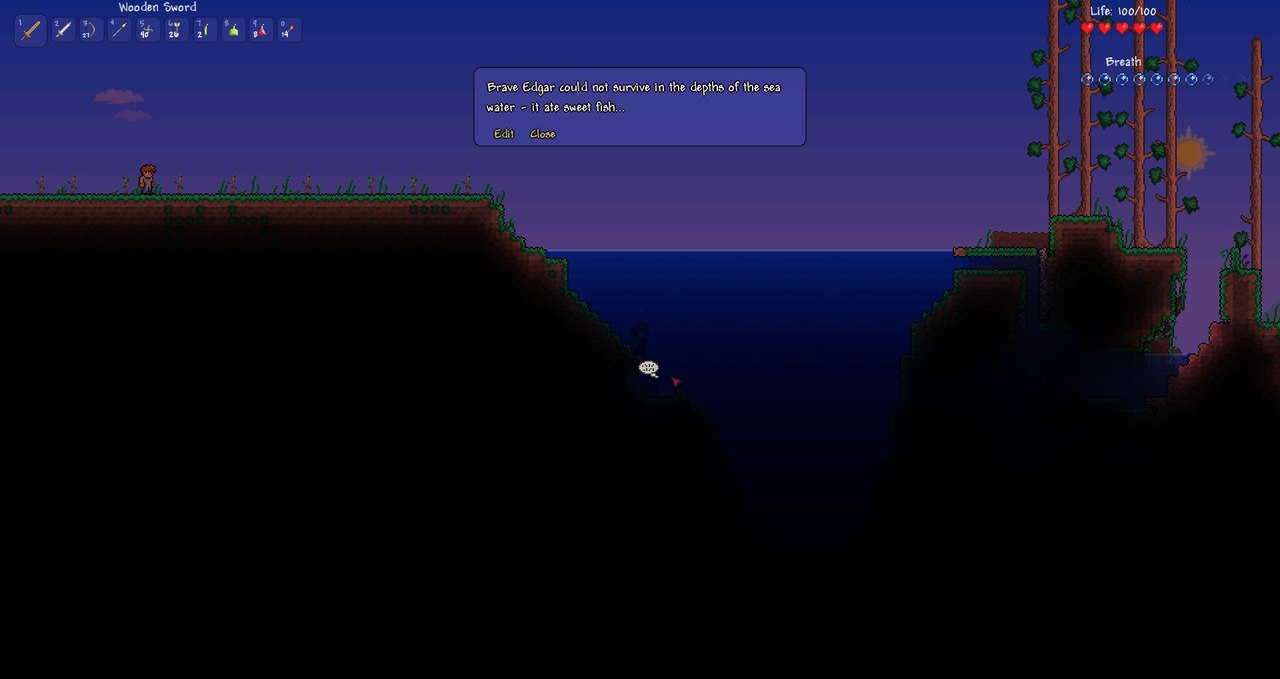
Task: Close the tombstone message dialog
Action: point(543,134)
